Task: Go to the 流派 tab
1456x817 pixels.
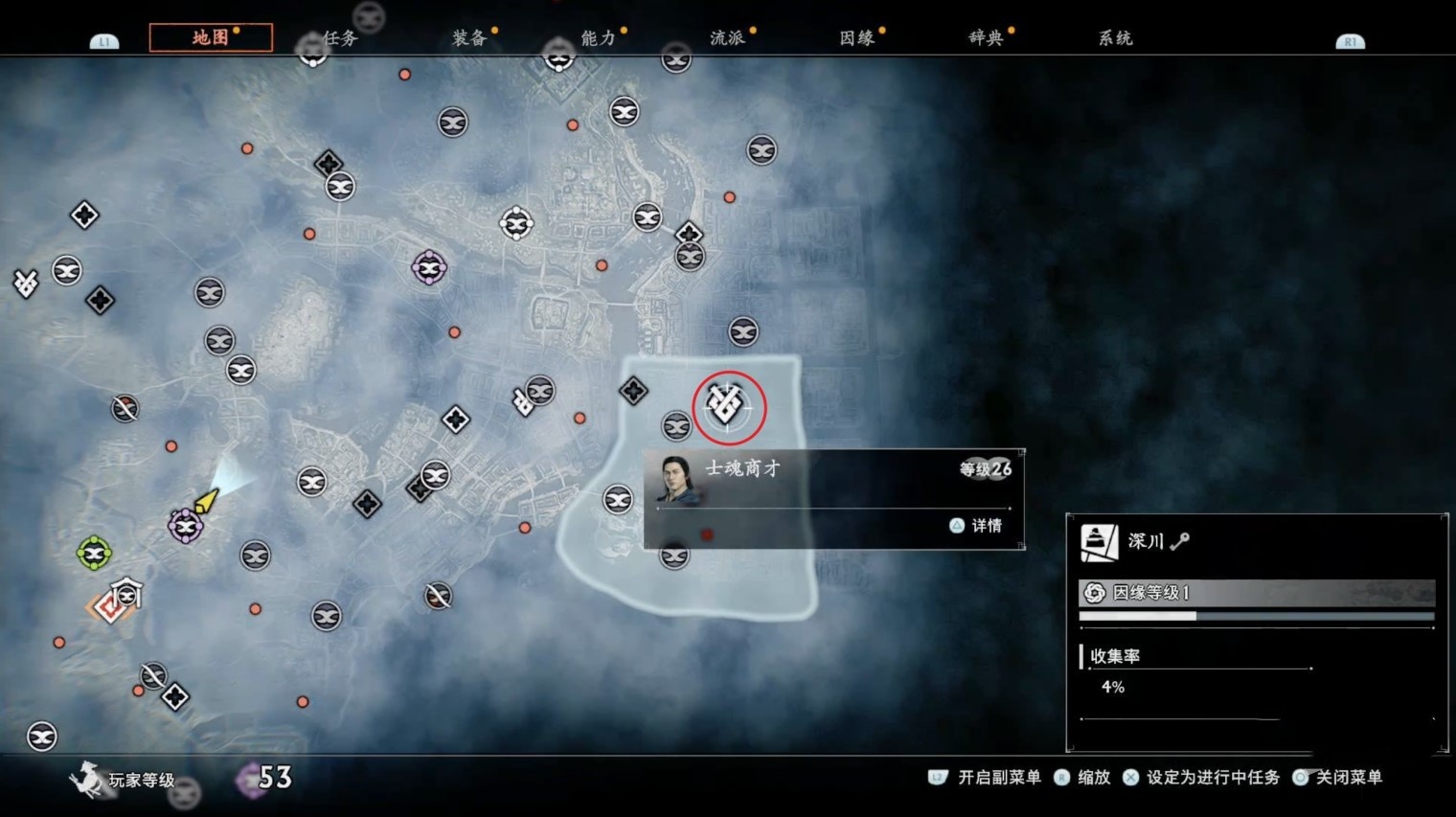Action: tap(728, 38)
